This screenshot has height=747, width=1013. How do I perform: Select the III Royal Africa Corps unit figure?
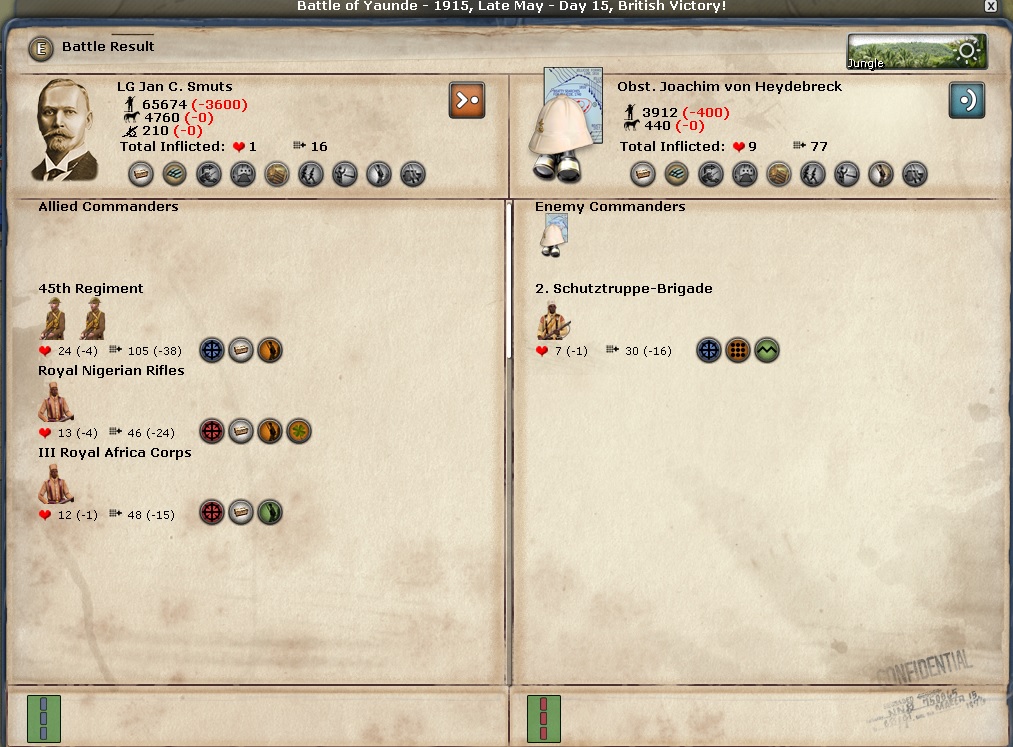coord(55,484)
